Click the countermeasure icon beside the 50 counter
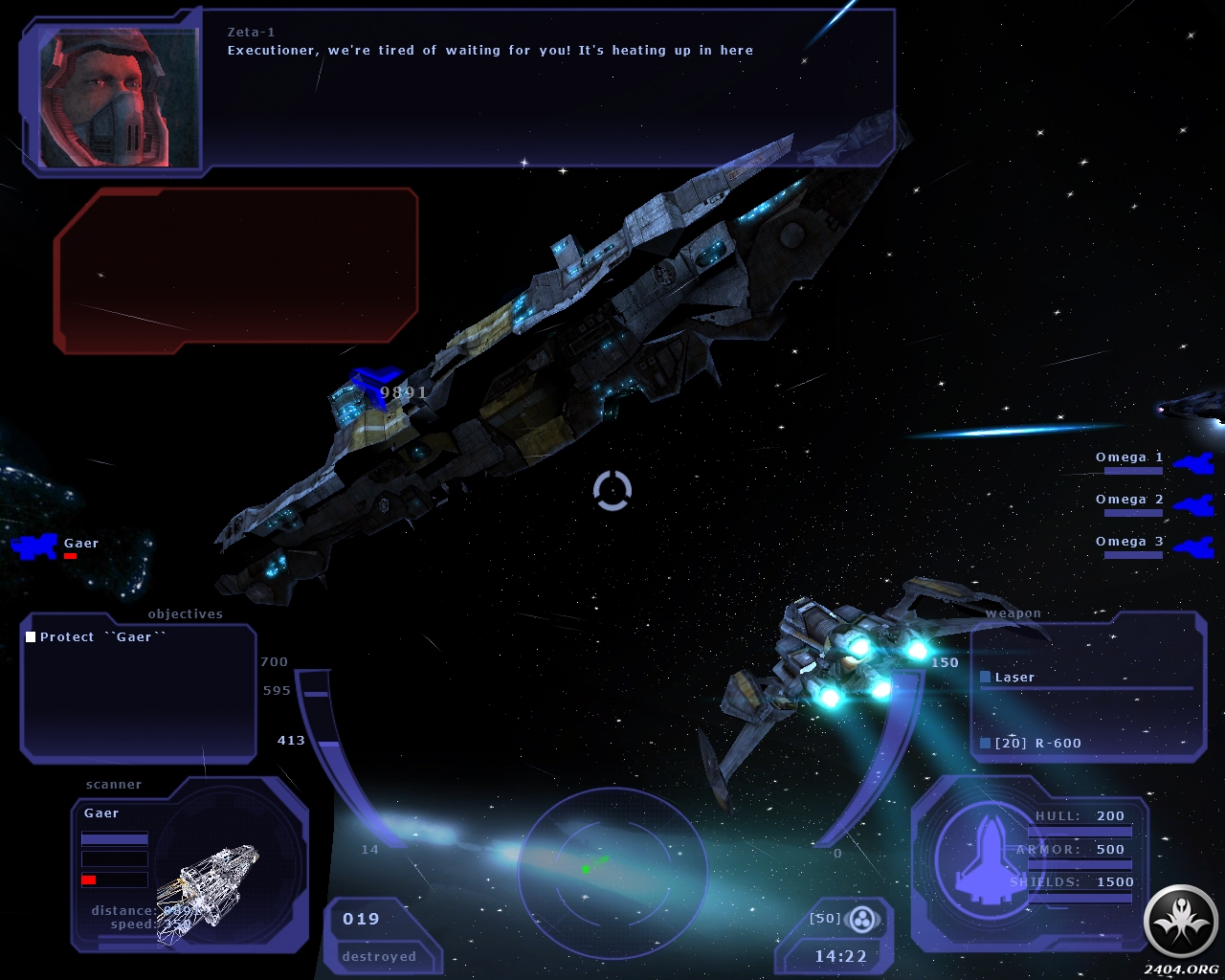Image resolution: width=1225 pixels, height=980 pixels. click(x=863, y=920)
